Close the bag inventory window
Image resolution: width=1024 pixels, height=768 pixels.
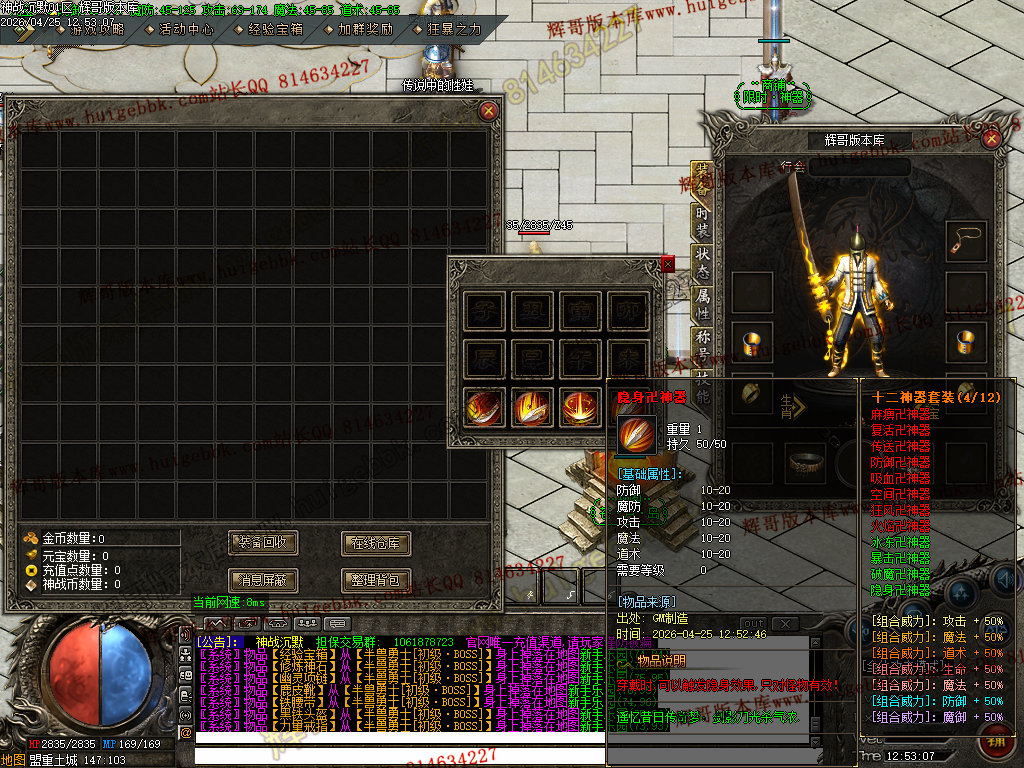tap(489, 111)
